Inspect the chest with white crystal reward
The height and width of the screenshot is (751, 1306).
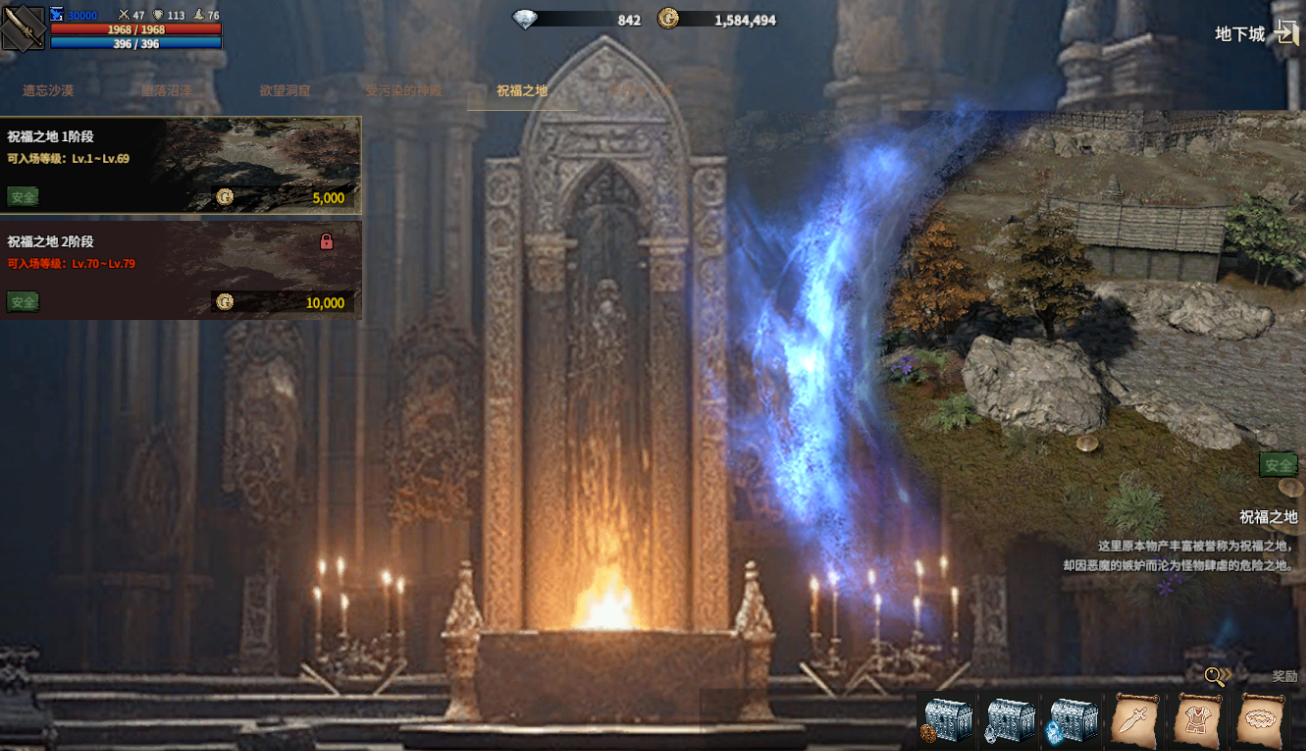tap(1009, 720)
